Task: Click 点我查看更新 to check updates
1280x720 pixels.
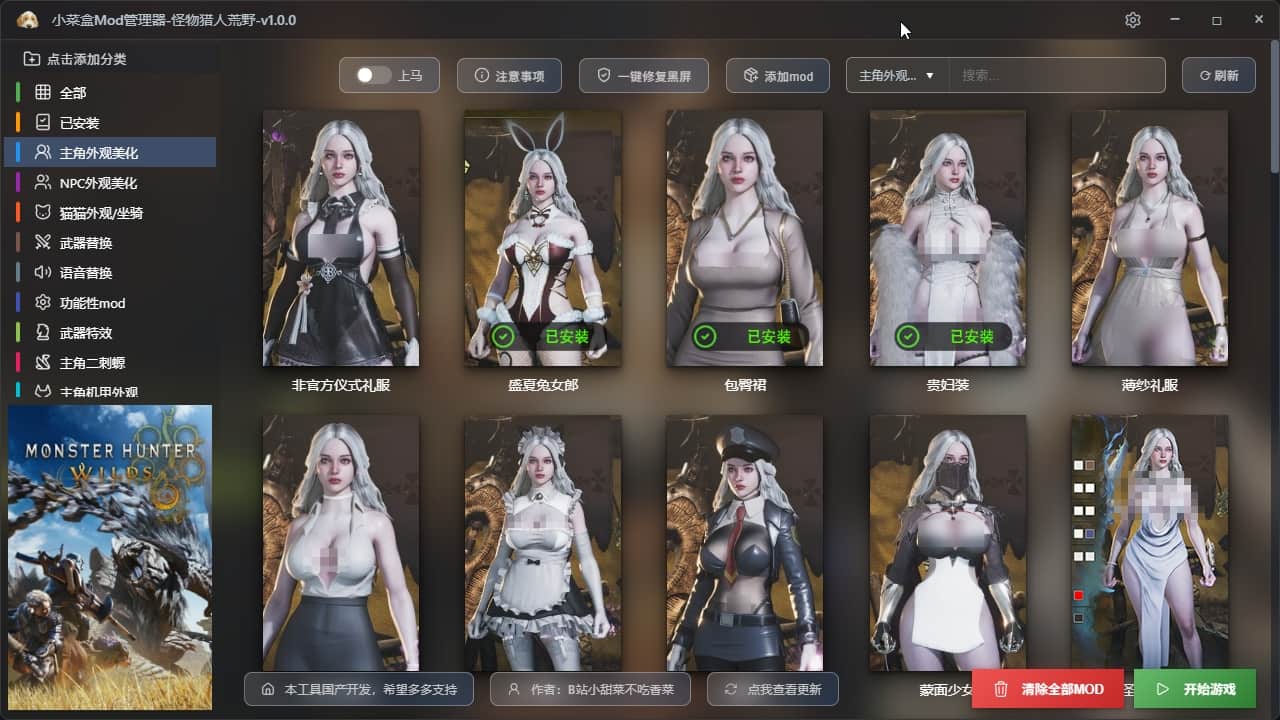Action: [x=772, y=689]
